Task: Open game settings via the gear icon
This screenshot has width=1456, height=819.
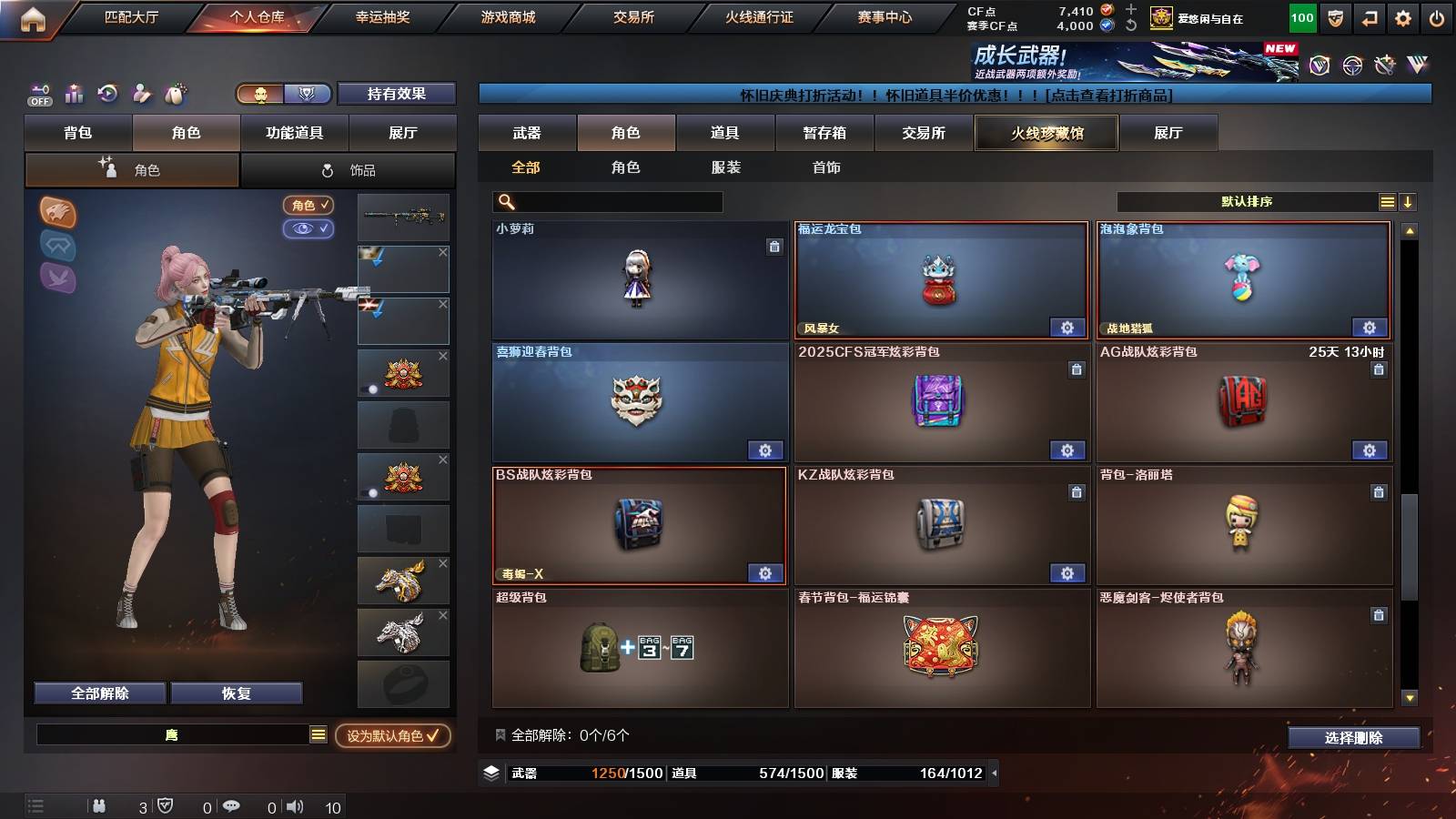Action: [1402, 16]
